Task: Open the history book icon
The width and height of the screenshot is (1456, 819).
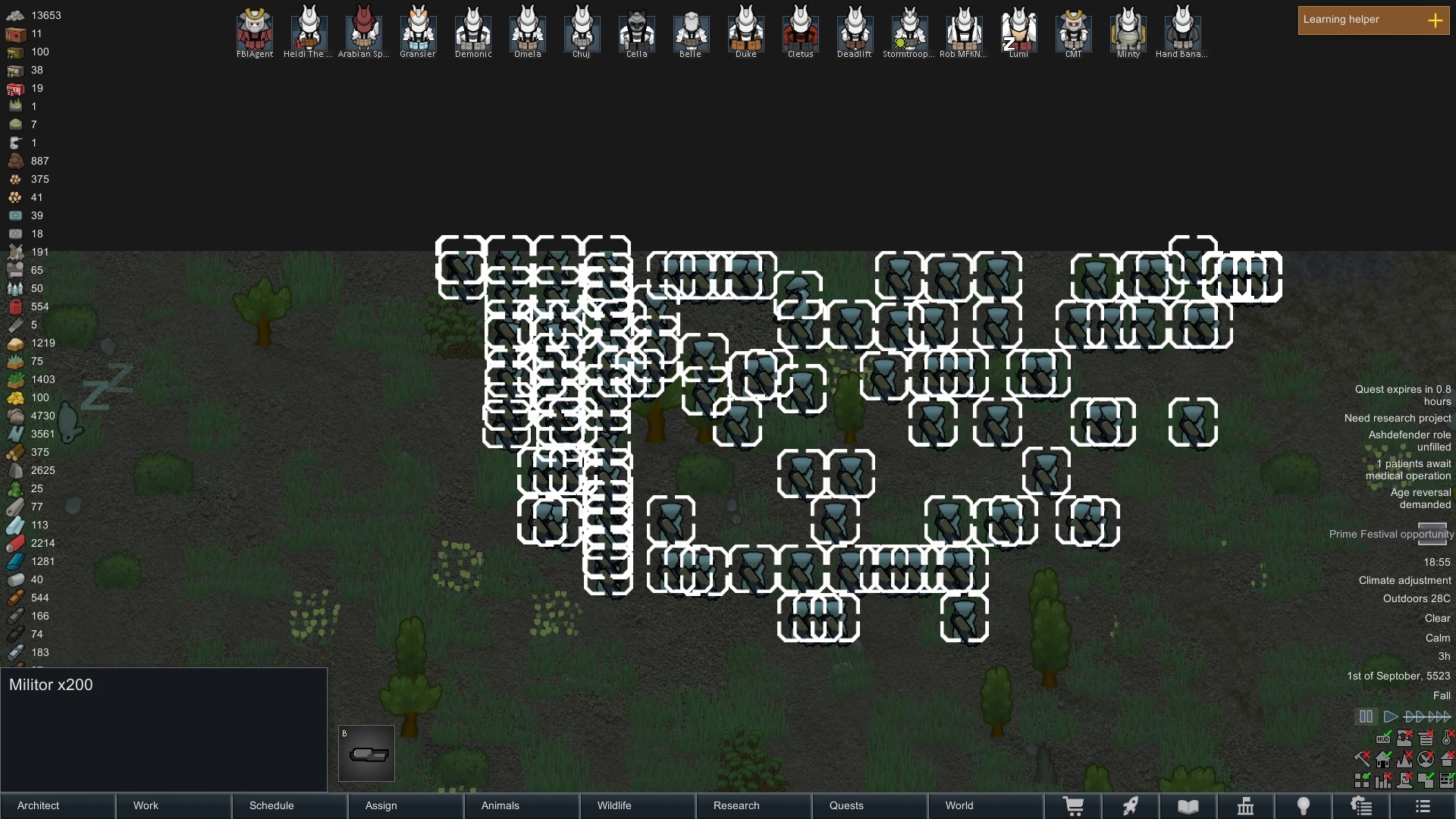Action: coord(1188,805)
